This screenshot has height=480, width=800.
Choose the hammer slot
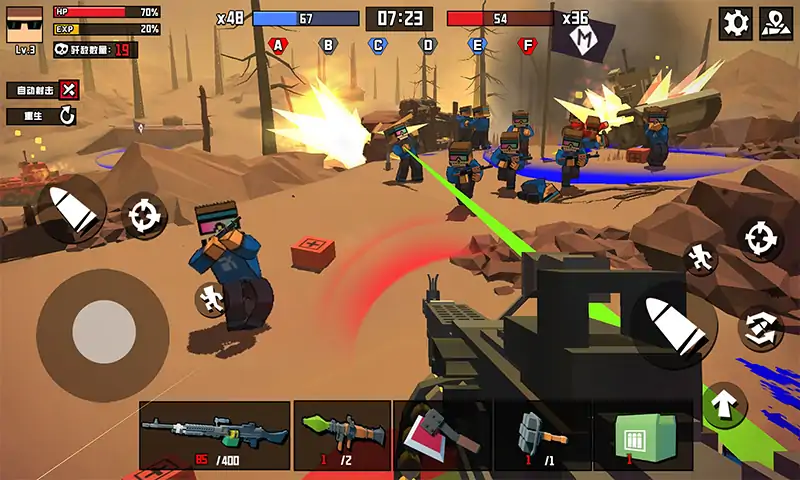[542, 435]
